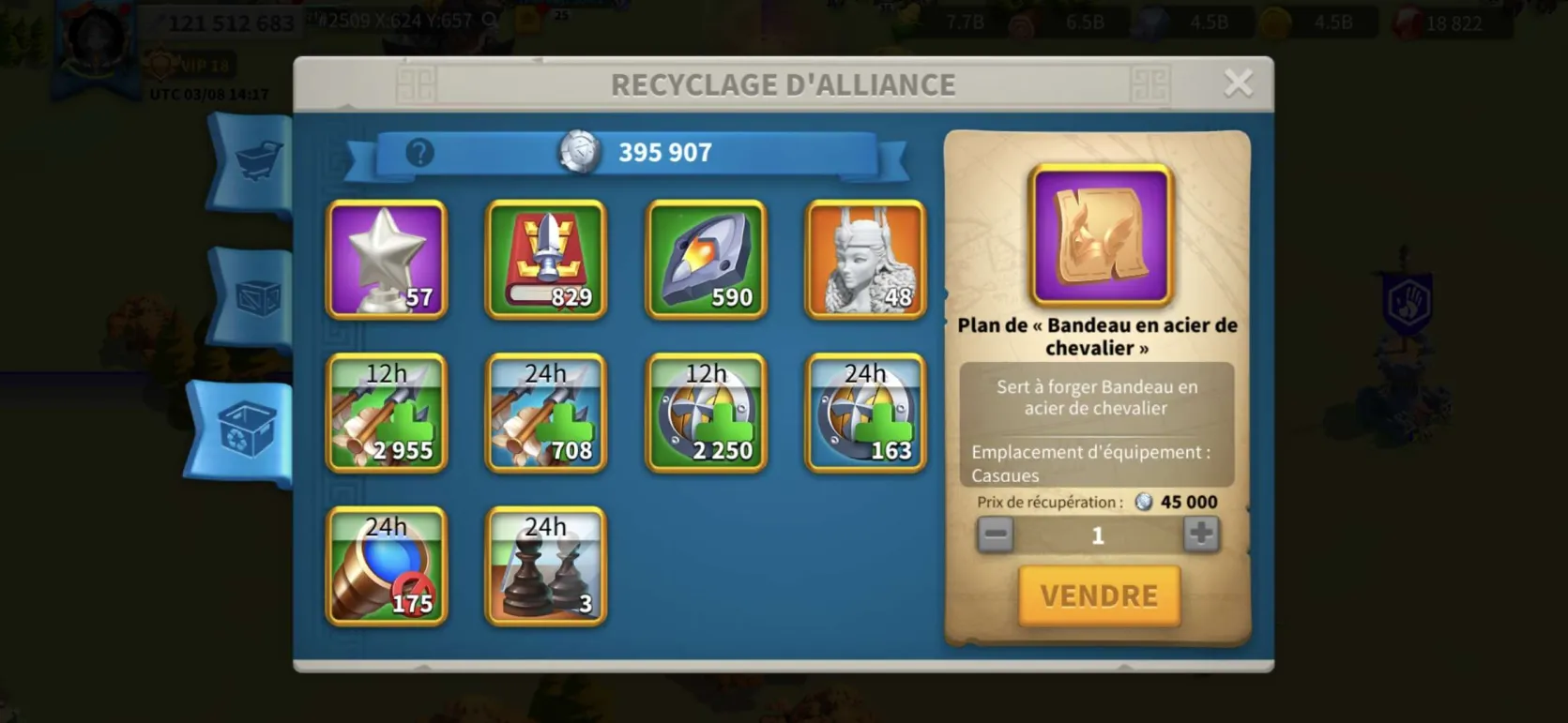The height and width of the screenshot is (723, 1568).
Task: Select the 24h spyglass item with 175
Action: click(387, 566)
